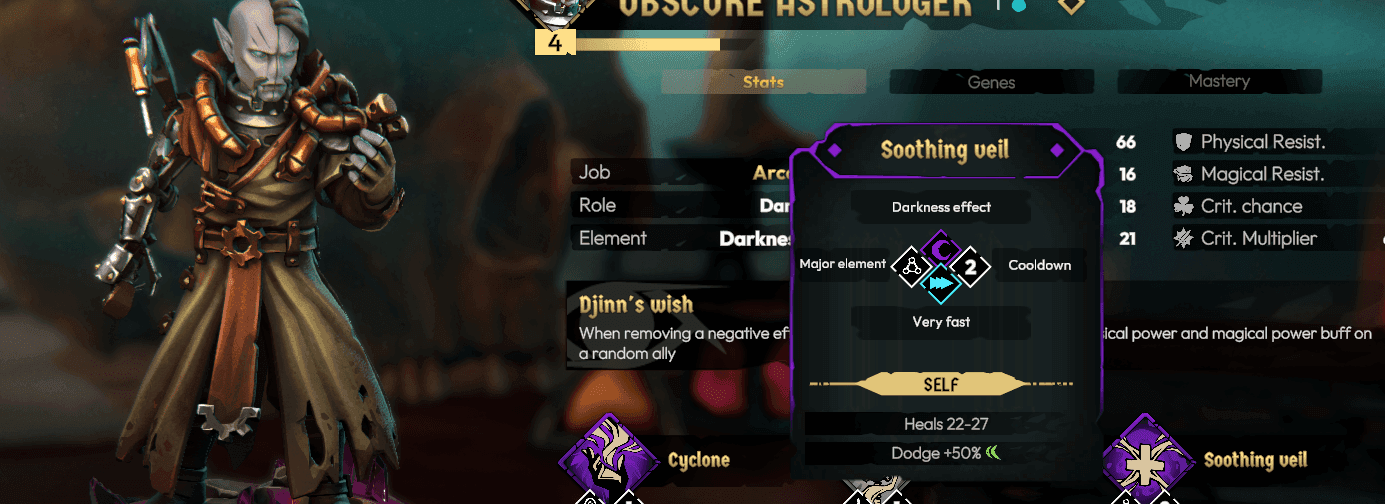Open the Genes tab
The image size is (1385, 504).
point(991,82)
